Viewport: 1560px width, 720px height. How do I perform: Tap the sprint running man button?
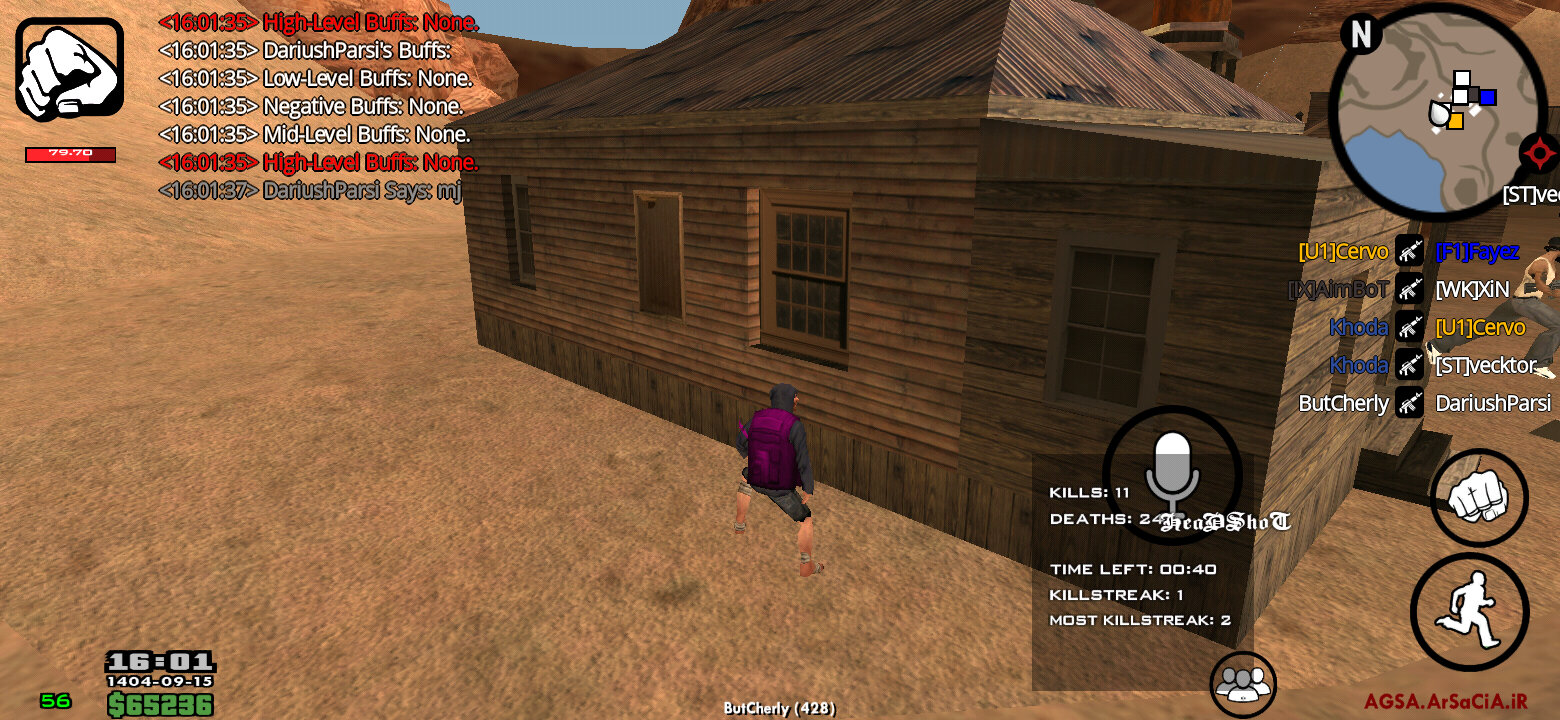point(1468,611)
